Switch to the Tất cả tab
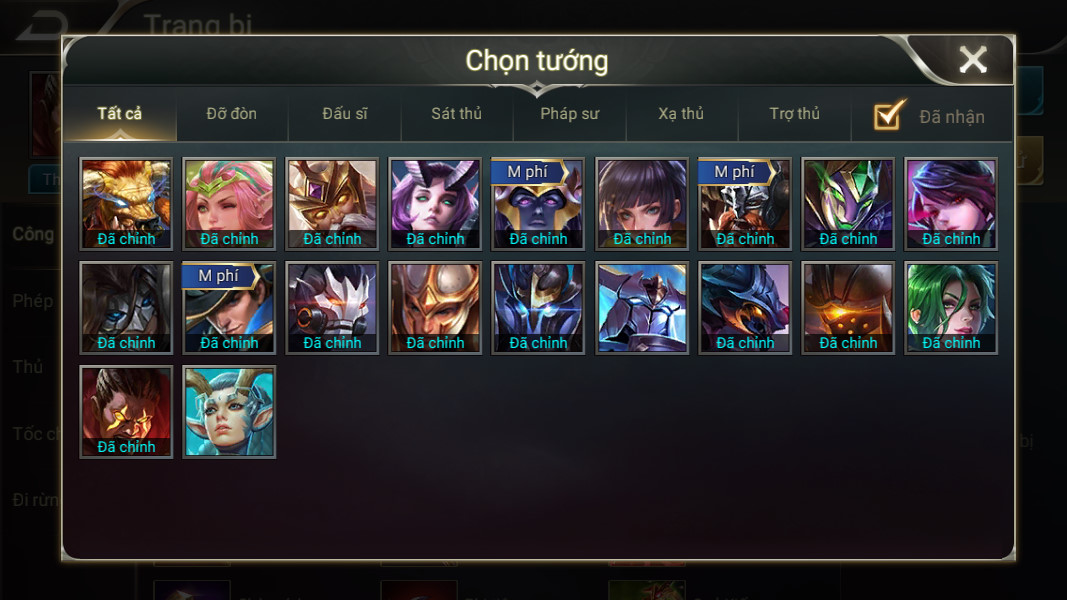The width and height of the screenshot is (1067, 600). (x=120, y=114)
